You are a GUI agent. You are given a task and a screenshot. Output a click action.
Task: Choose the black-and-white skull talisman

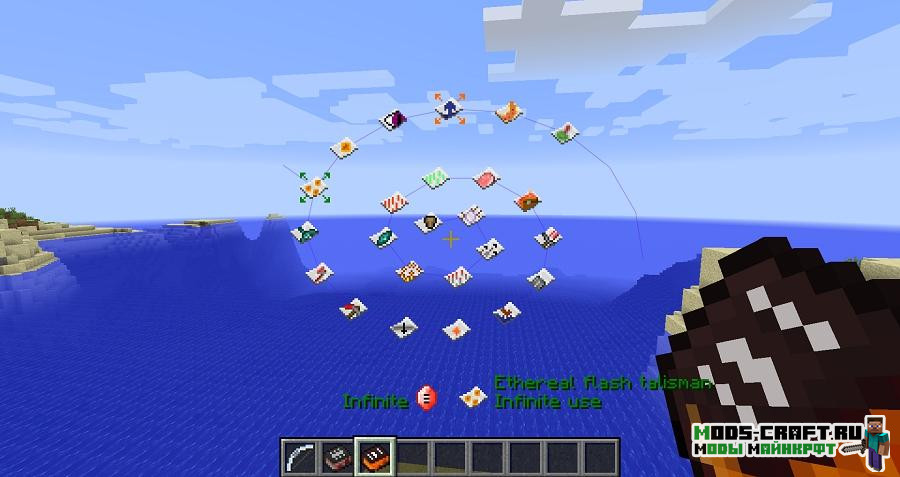pos(490,248)
